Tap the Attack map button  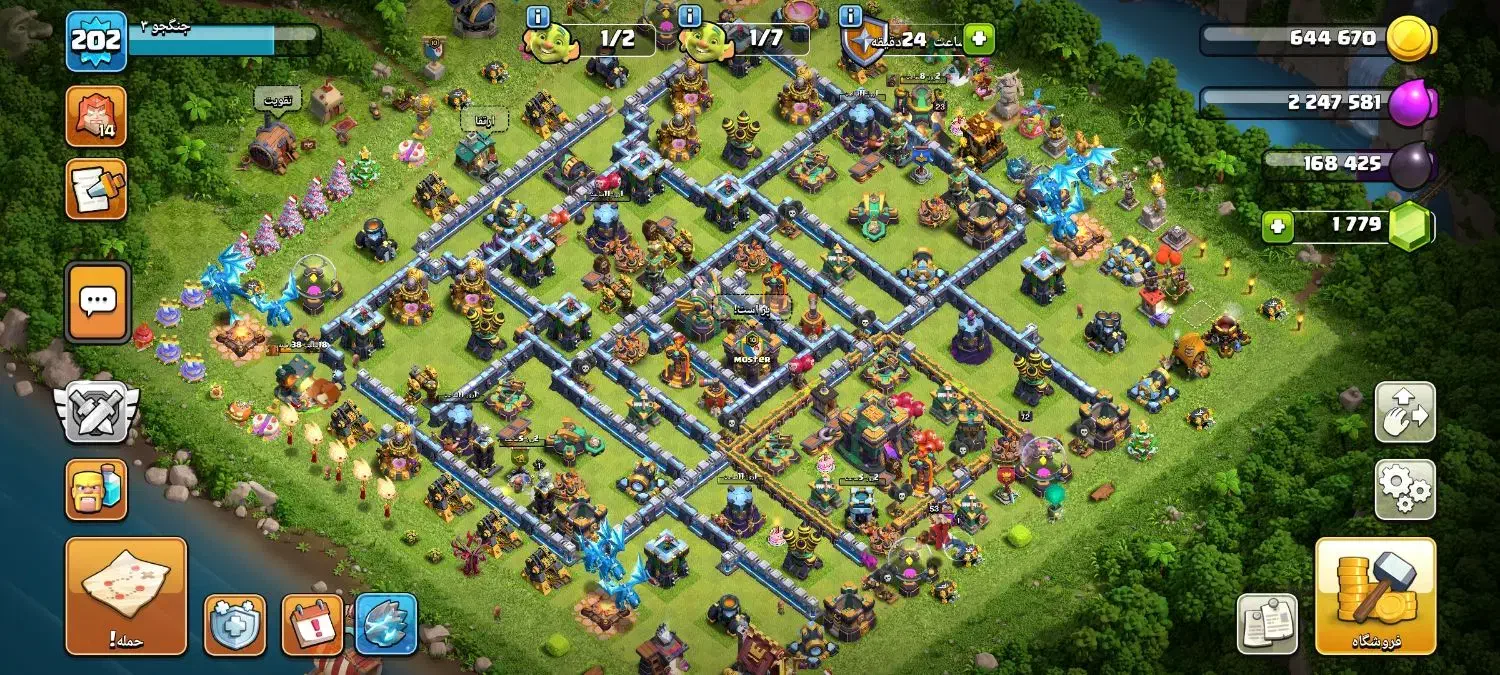tap(126, 596)
